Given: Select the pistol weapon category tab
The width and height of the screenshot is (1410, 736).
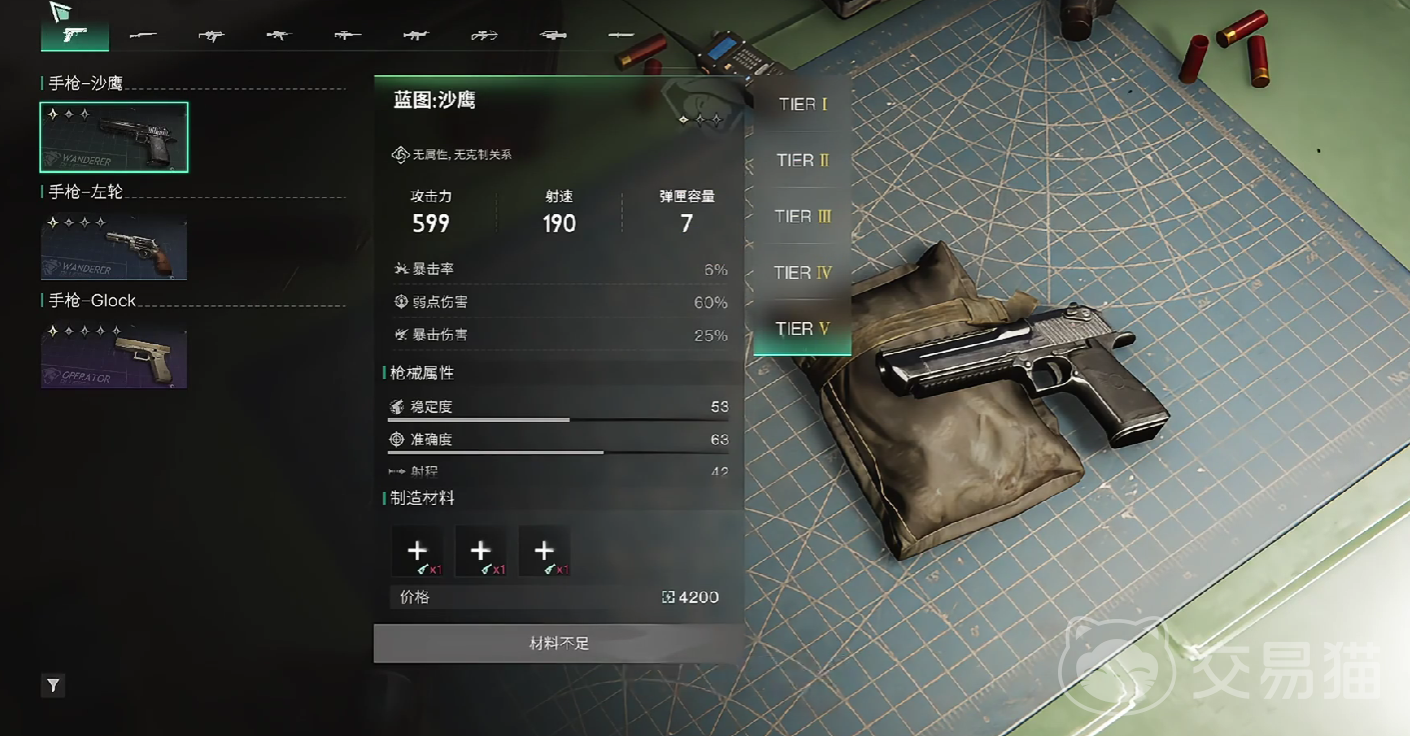Looking at the screenshot, I should coord(74,35).
